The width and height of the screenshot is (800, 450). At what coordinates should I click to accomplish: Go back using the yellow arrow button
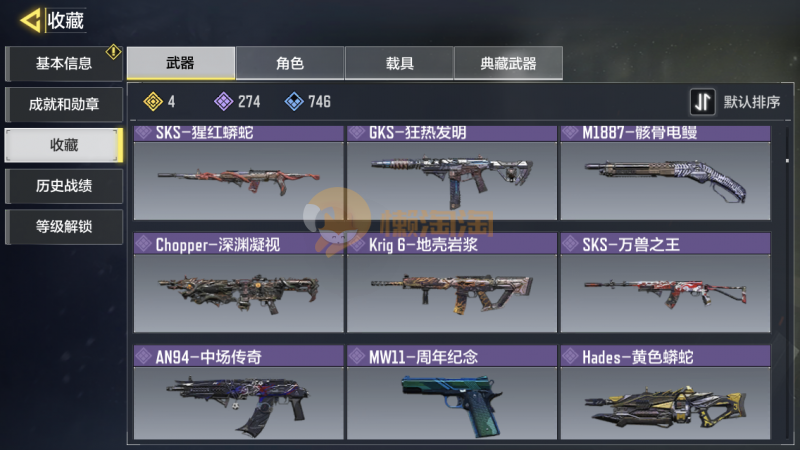pos(30,19)
